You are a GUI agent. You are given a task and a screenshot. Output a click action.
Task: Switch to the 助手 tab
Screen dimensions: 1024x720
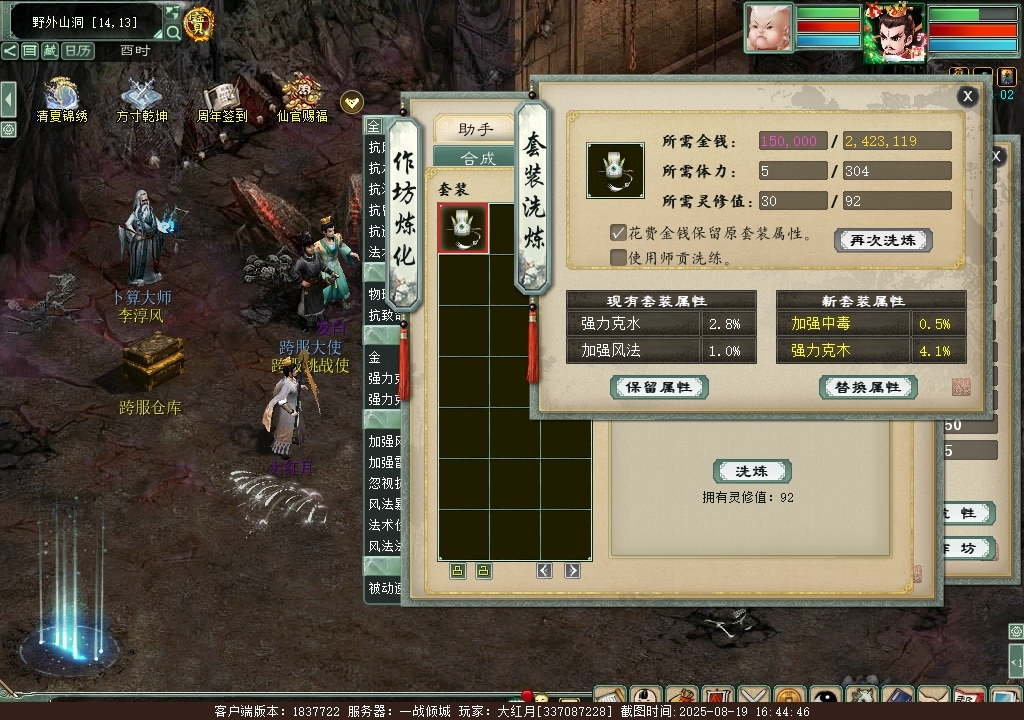(476, 129)
